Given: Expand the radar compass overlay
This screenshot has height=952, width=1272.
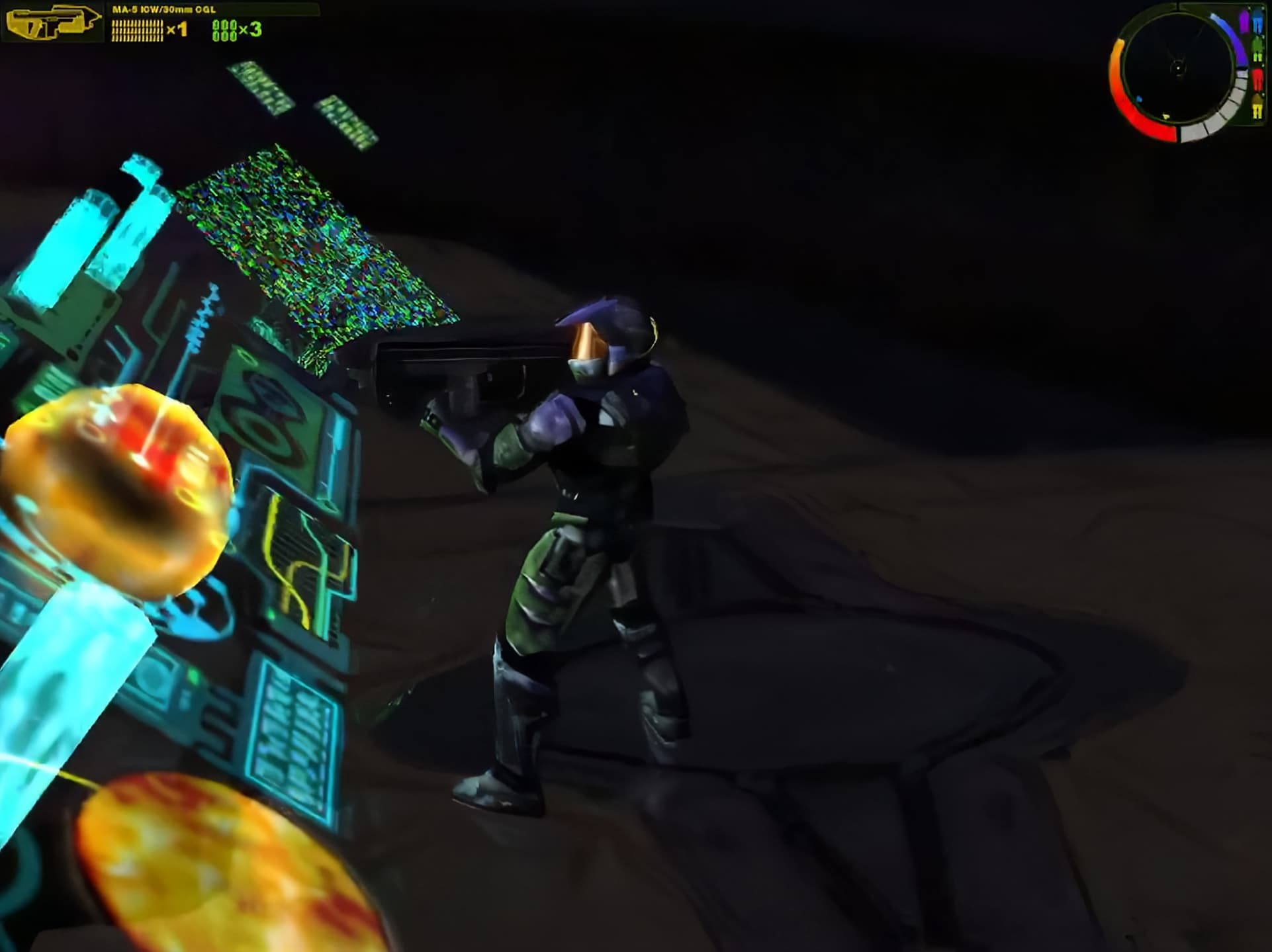Looking at the screenshot, I should tap(1179, 67).
